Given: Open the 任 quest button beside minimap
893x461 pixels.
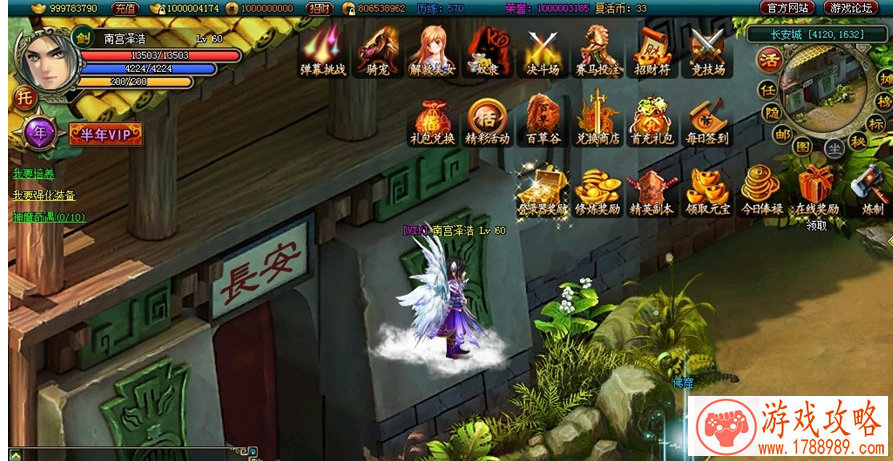Looking at the screenshot, I should click(769, 89).
